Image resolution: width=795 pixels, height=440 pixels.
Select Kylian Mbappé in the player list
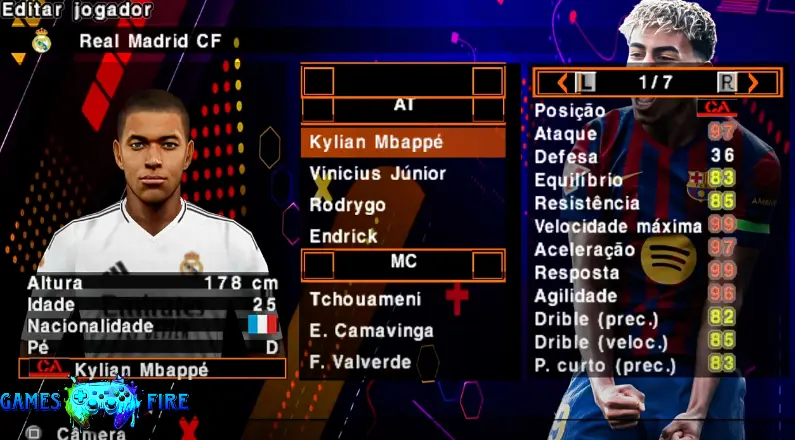coord(402,142)
